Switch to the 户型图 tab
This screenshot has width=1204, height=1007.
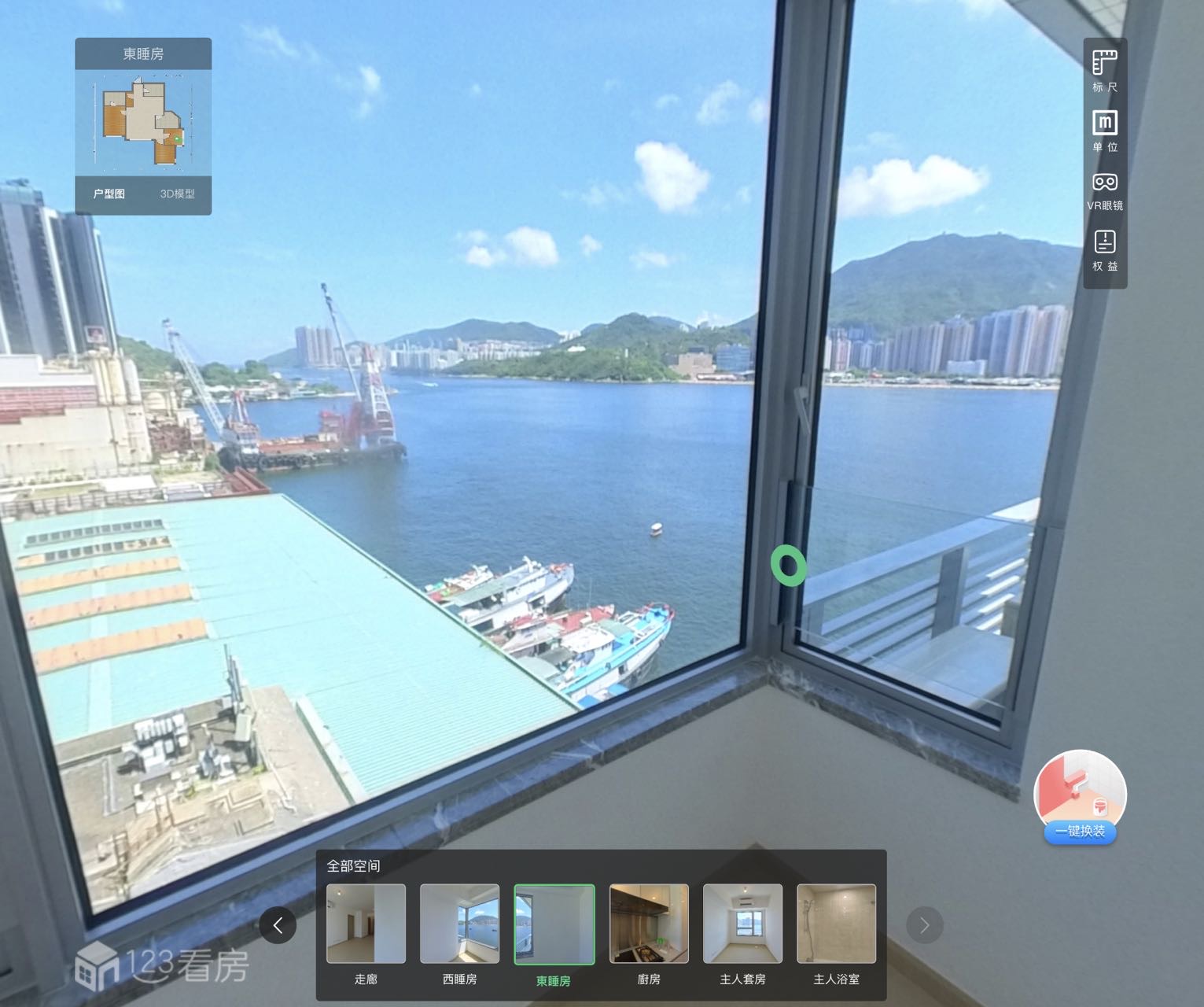pyautogui.click(x=109, y=194)
